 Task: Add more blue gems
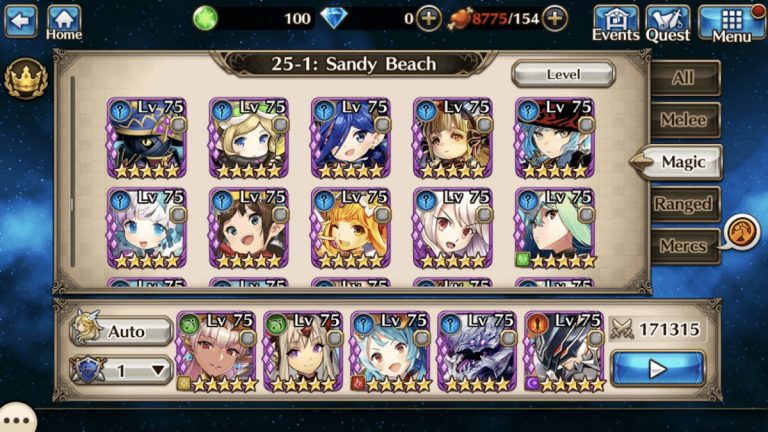tap(428, 18)
